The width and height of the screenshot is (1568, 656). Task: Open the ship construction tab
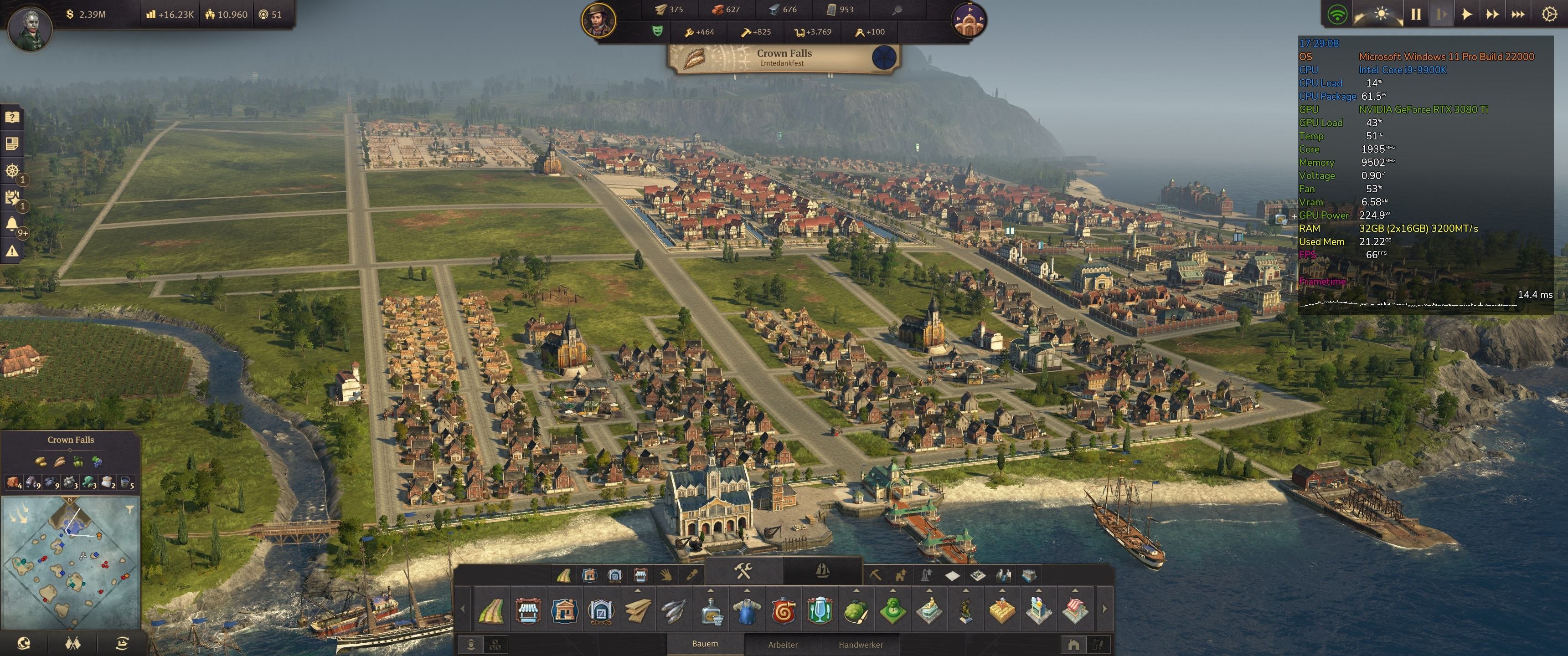(822, 571)
